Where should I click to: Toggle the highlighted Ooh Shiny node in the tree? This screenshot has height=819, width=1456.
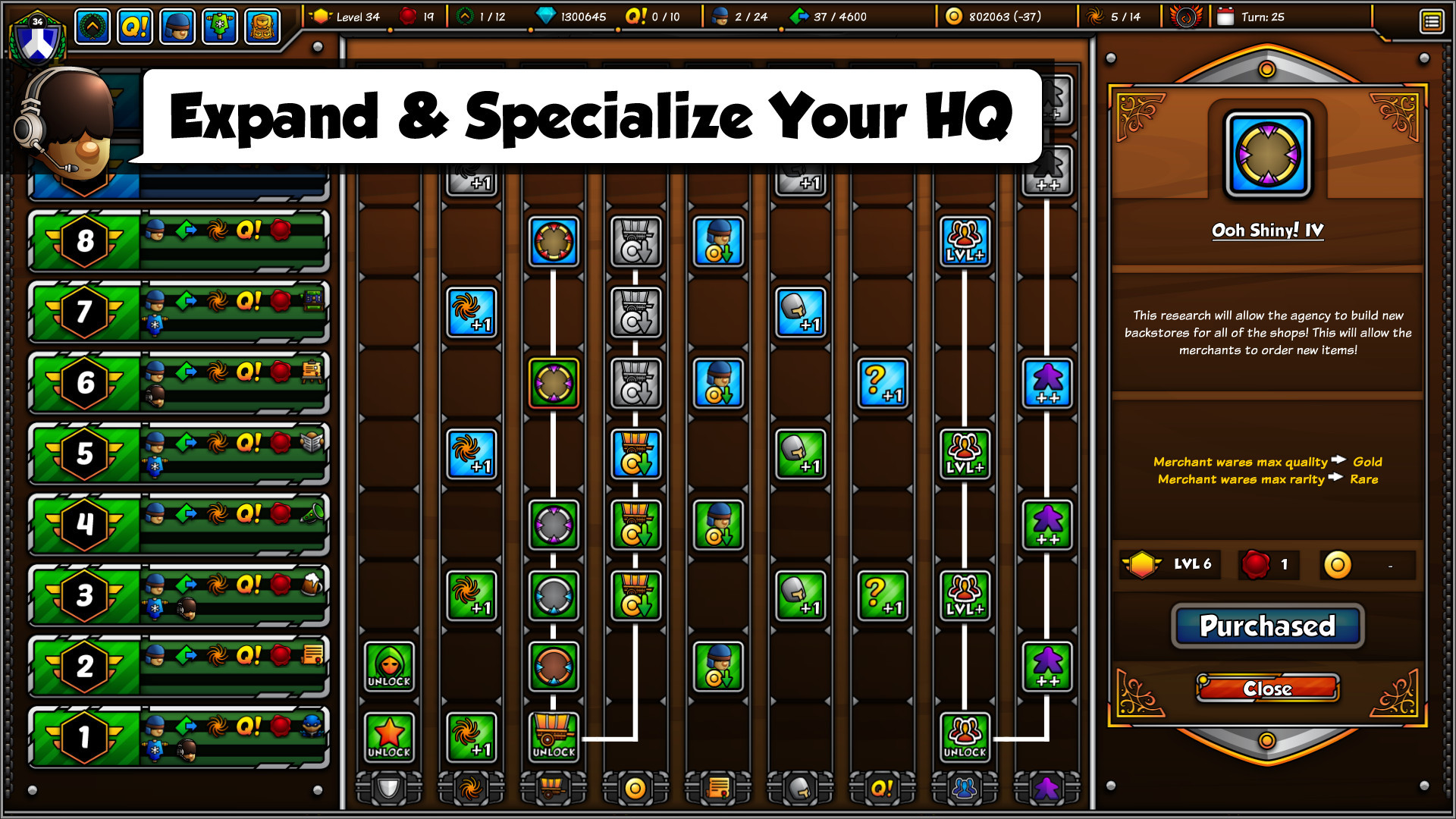point(553,383)
